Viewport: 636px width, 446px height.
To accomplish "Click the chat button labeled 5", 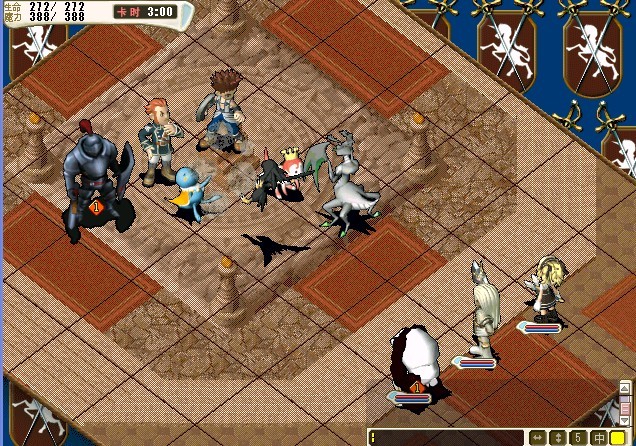I will 577,438.
